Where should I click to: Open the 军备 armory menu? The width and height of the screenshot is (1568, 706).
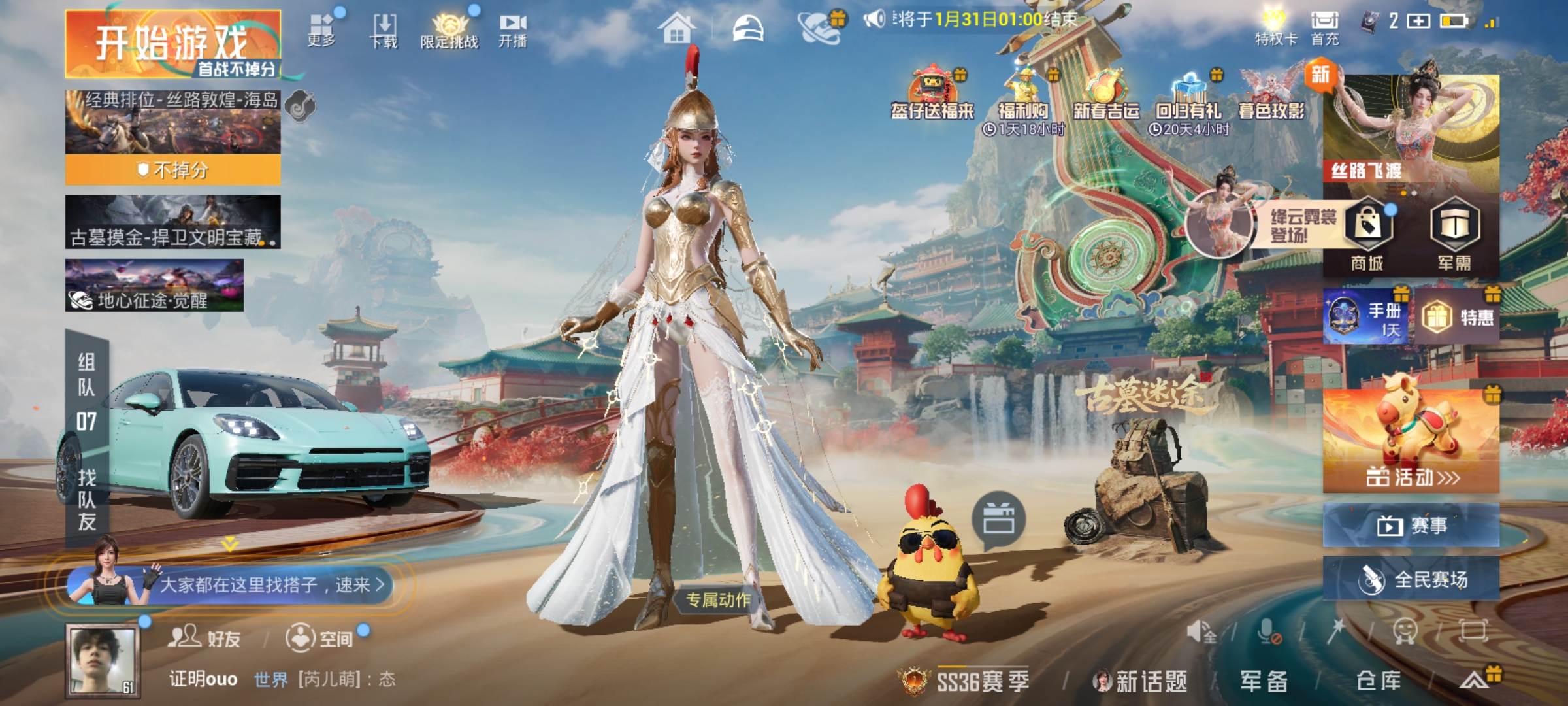click(x=1264, y=681)
